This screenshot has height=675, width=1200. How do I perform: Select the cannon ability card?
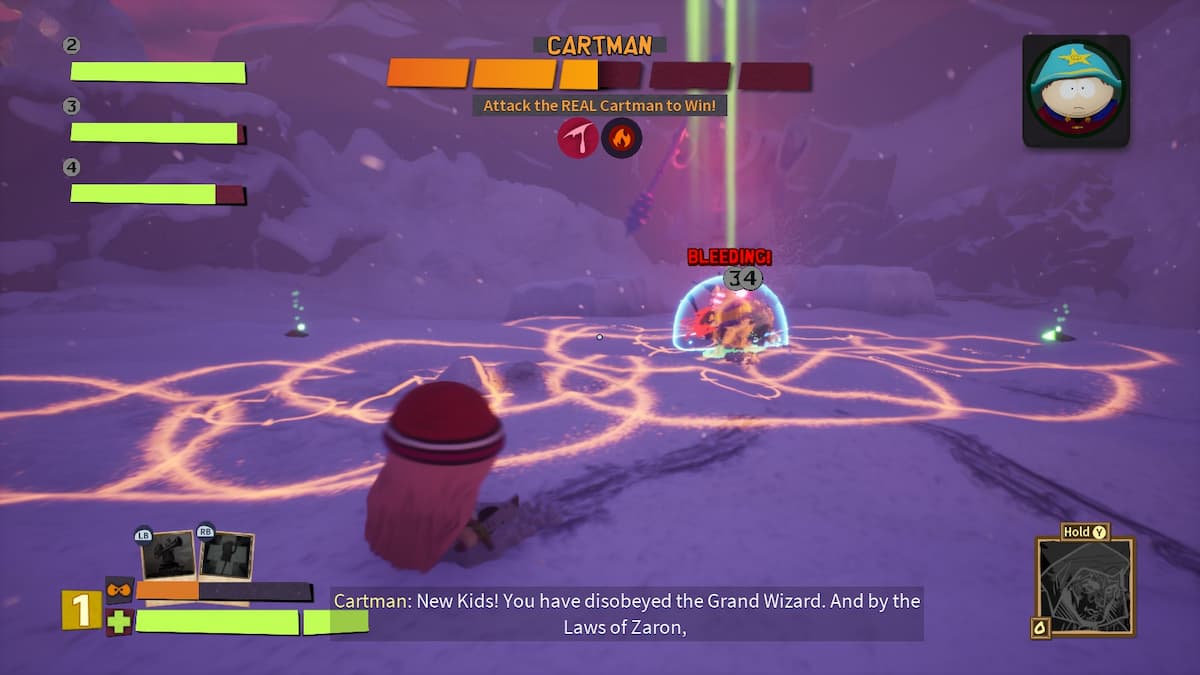pyautogui.click(x=167, y=556)
